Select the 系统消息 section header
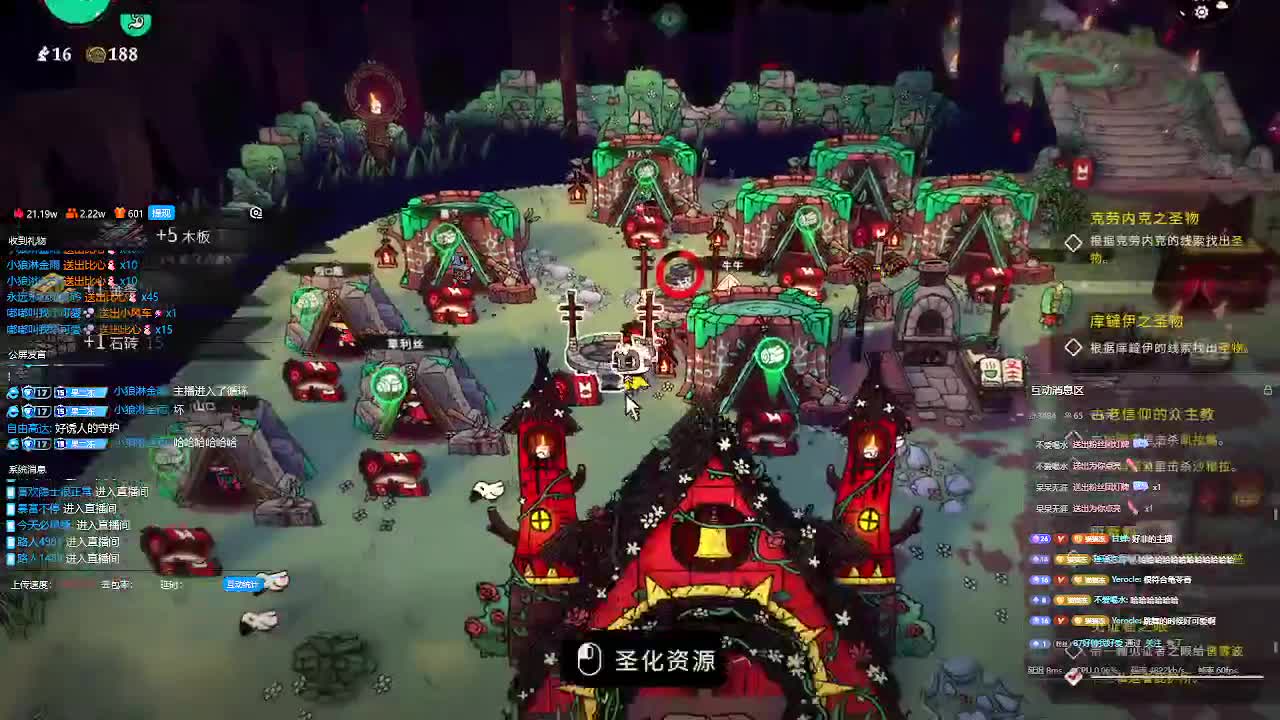This screenshot has width=1280, height=720. point(29,470)
